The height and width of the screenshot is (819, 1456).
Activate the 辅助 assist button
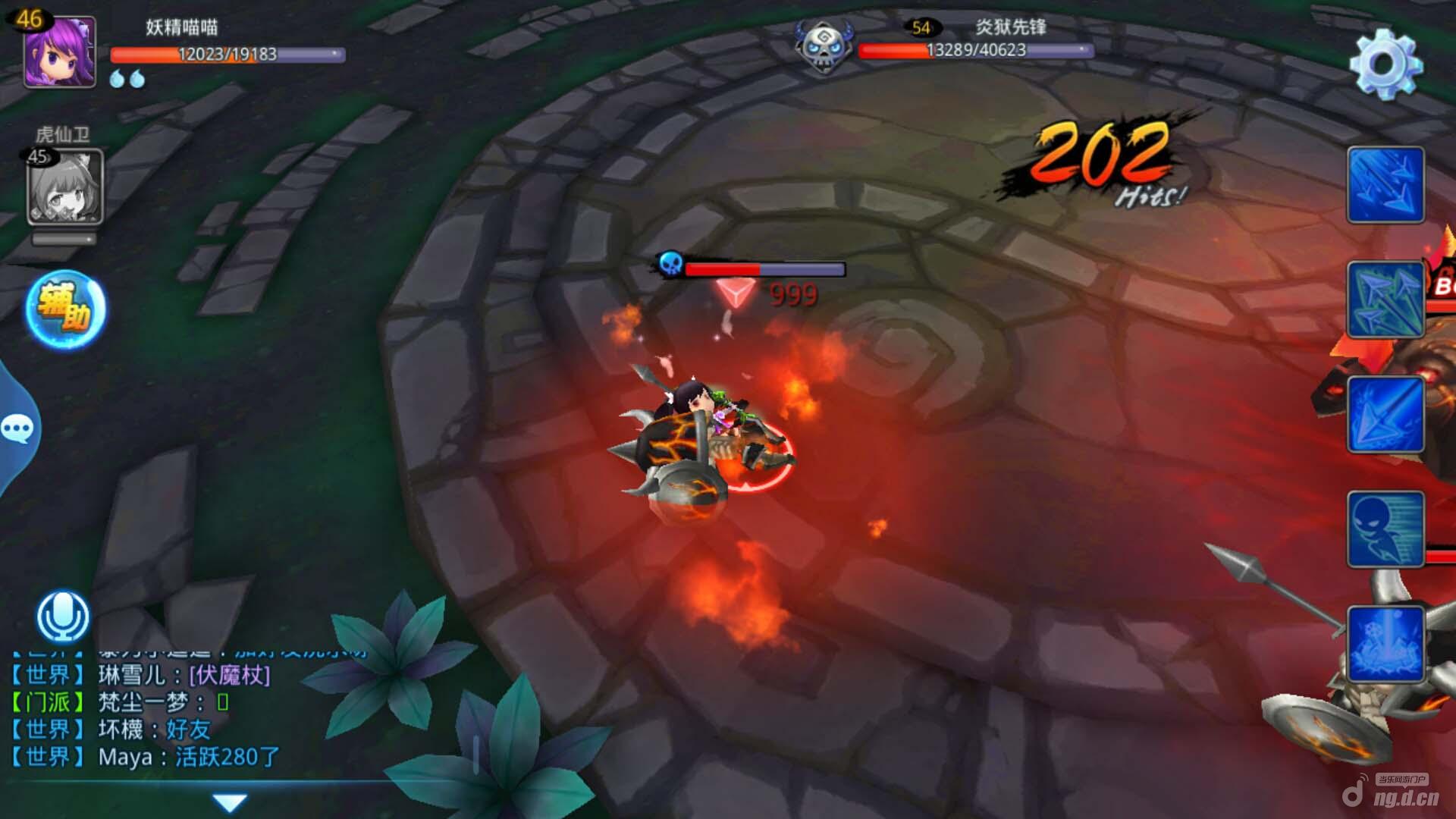tap(66, 309)
